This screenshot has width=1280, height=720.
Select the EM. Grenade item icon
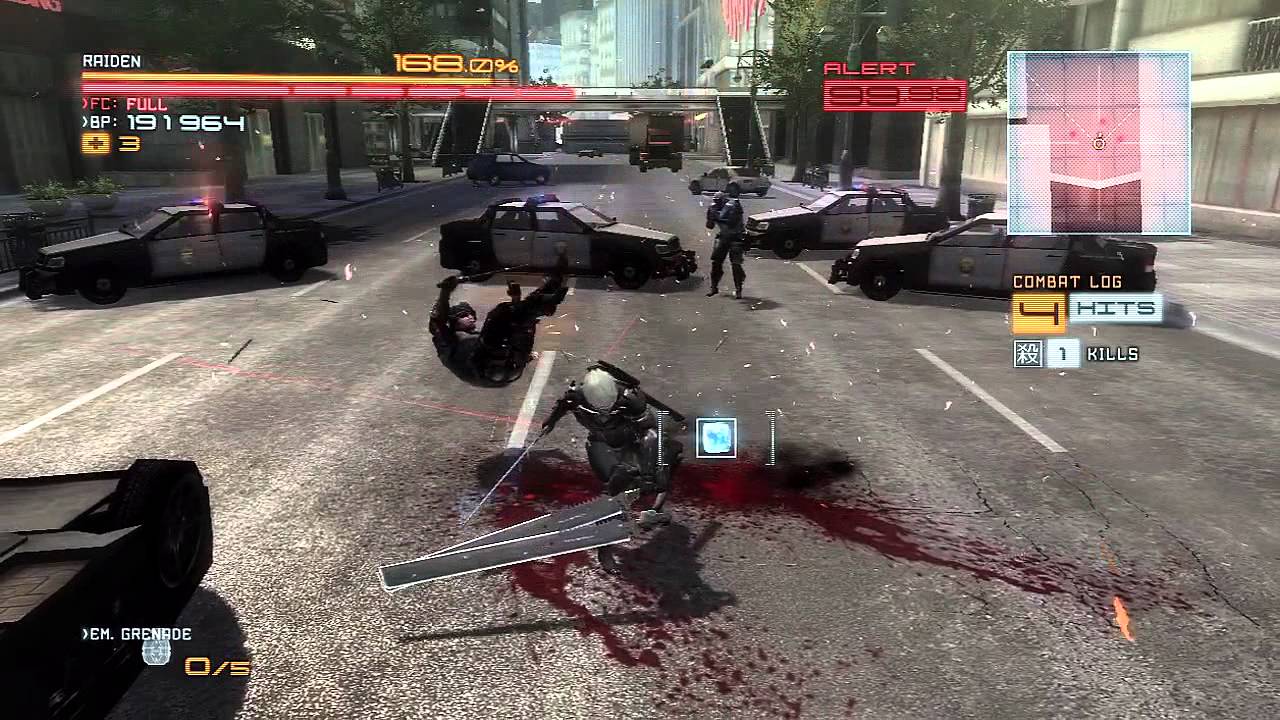[155, 653]
